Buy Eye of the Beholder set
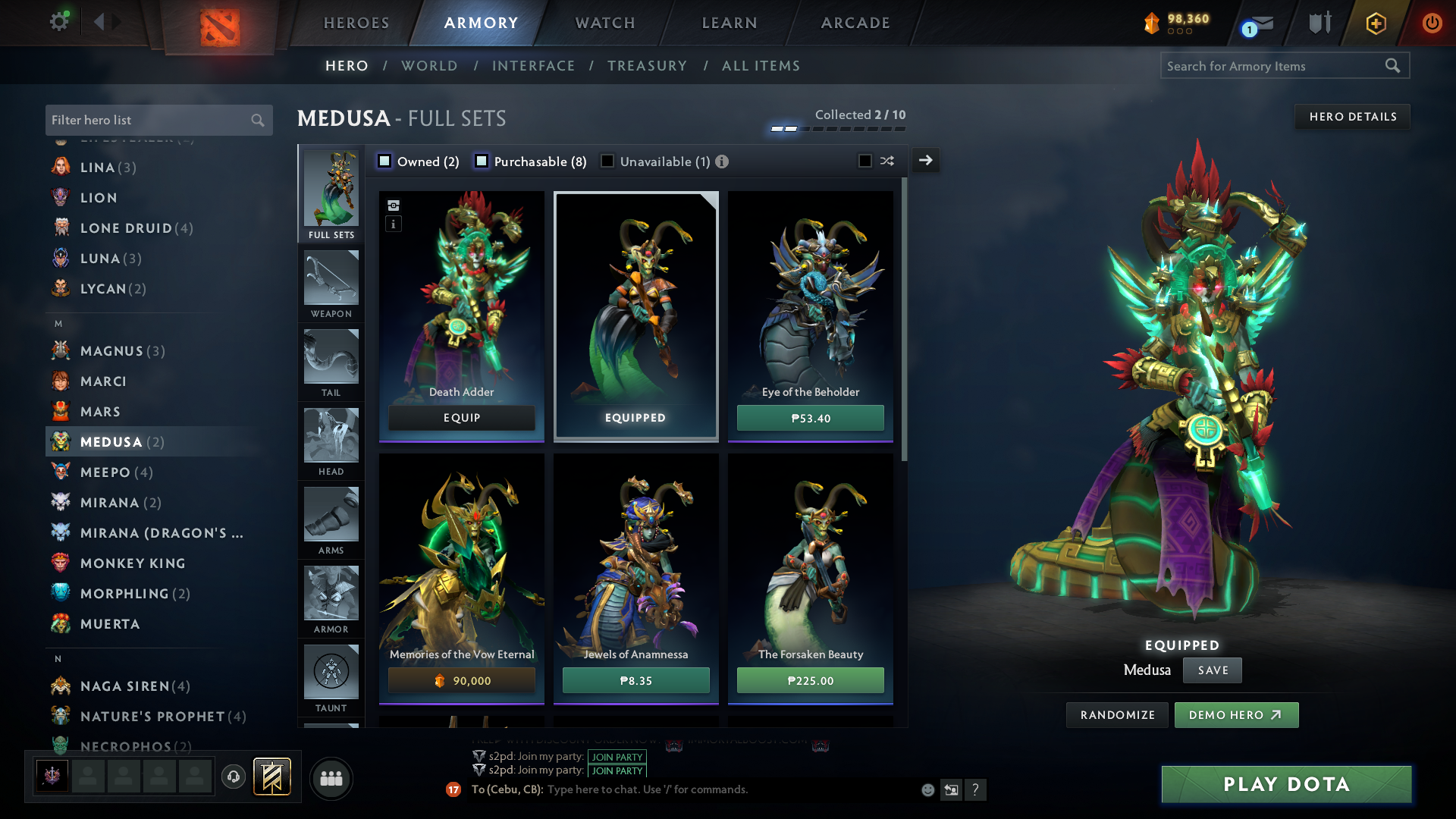Screen dimensions: 1456x819 click(x=810, y=418)
